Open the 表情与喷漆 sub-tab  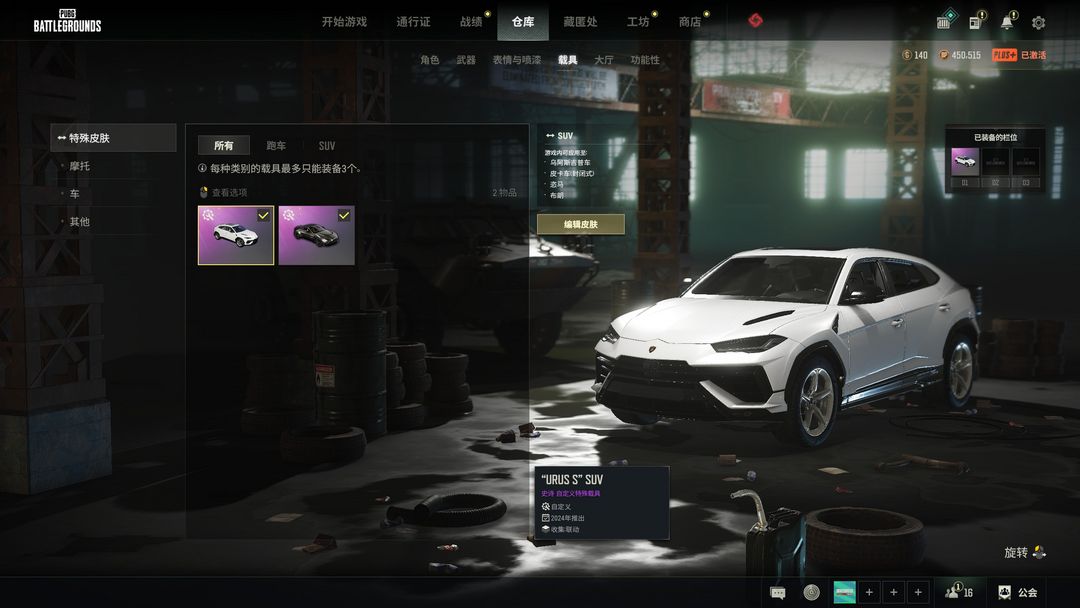point(516,60)
